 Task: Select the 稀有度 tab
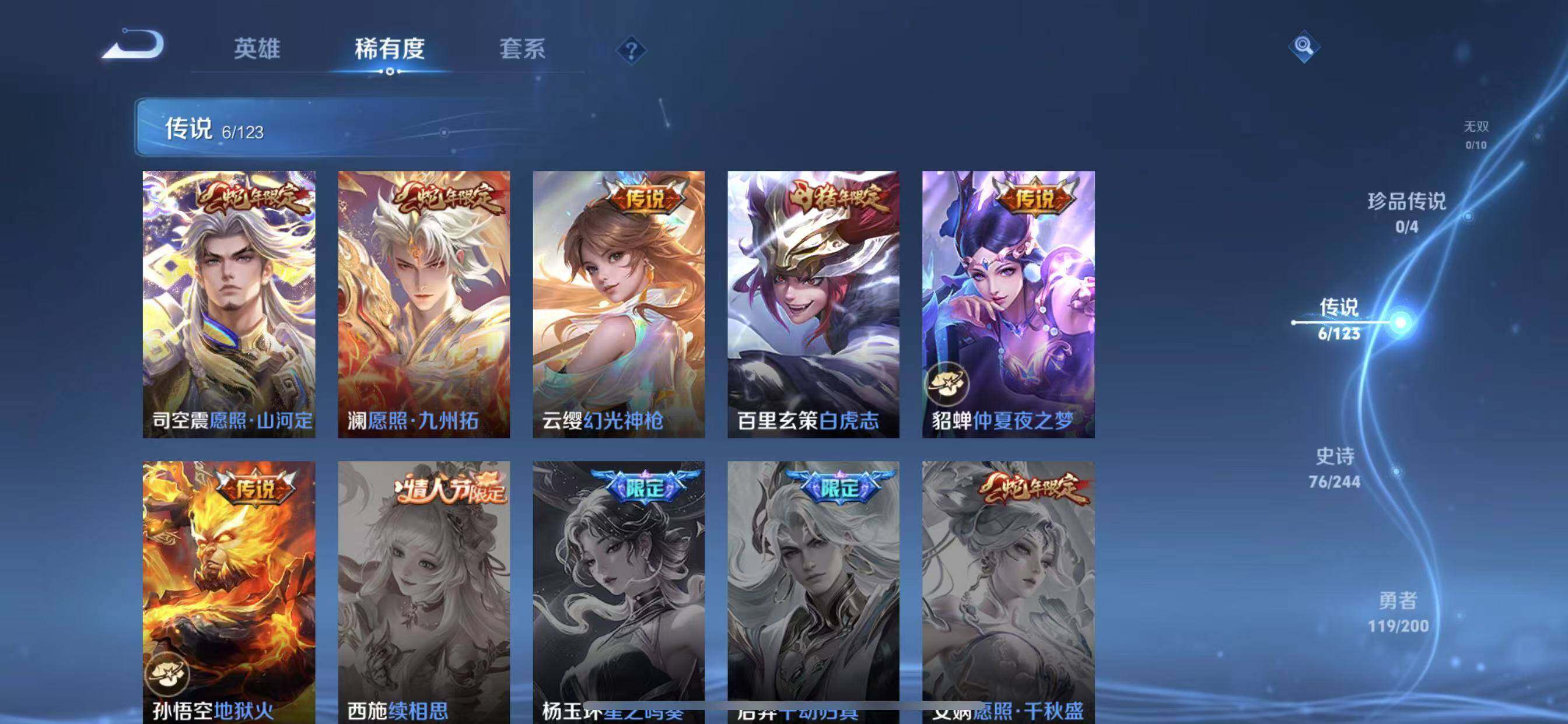(390, 48)
